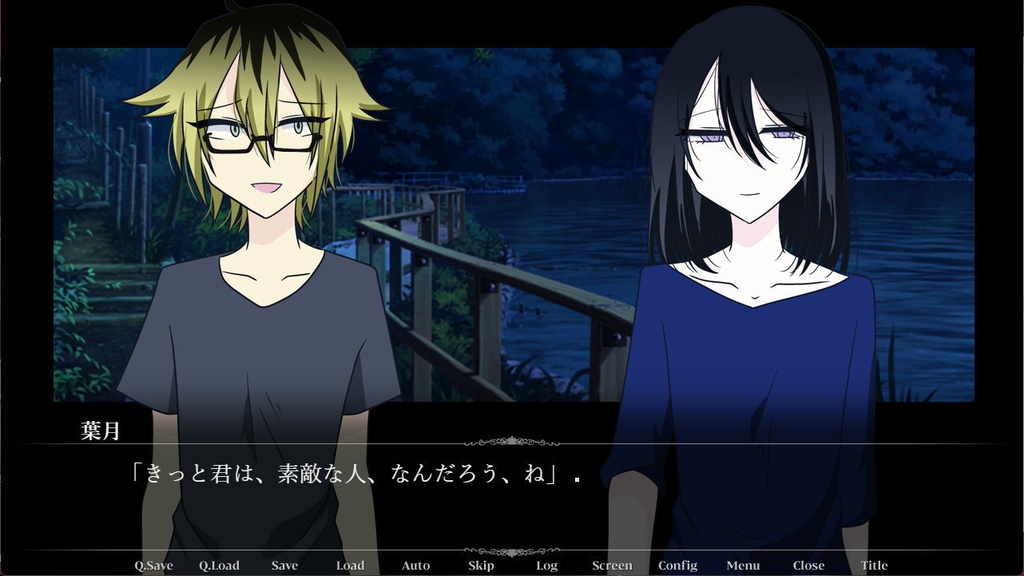Open the Load menu
This screenshot has height=576, width=1024.
pos(350,565)
